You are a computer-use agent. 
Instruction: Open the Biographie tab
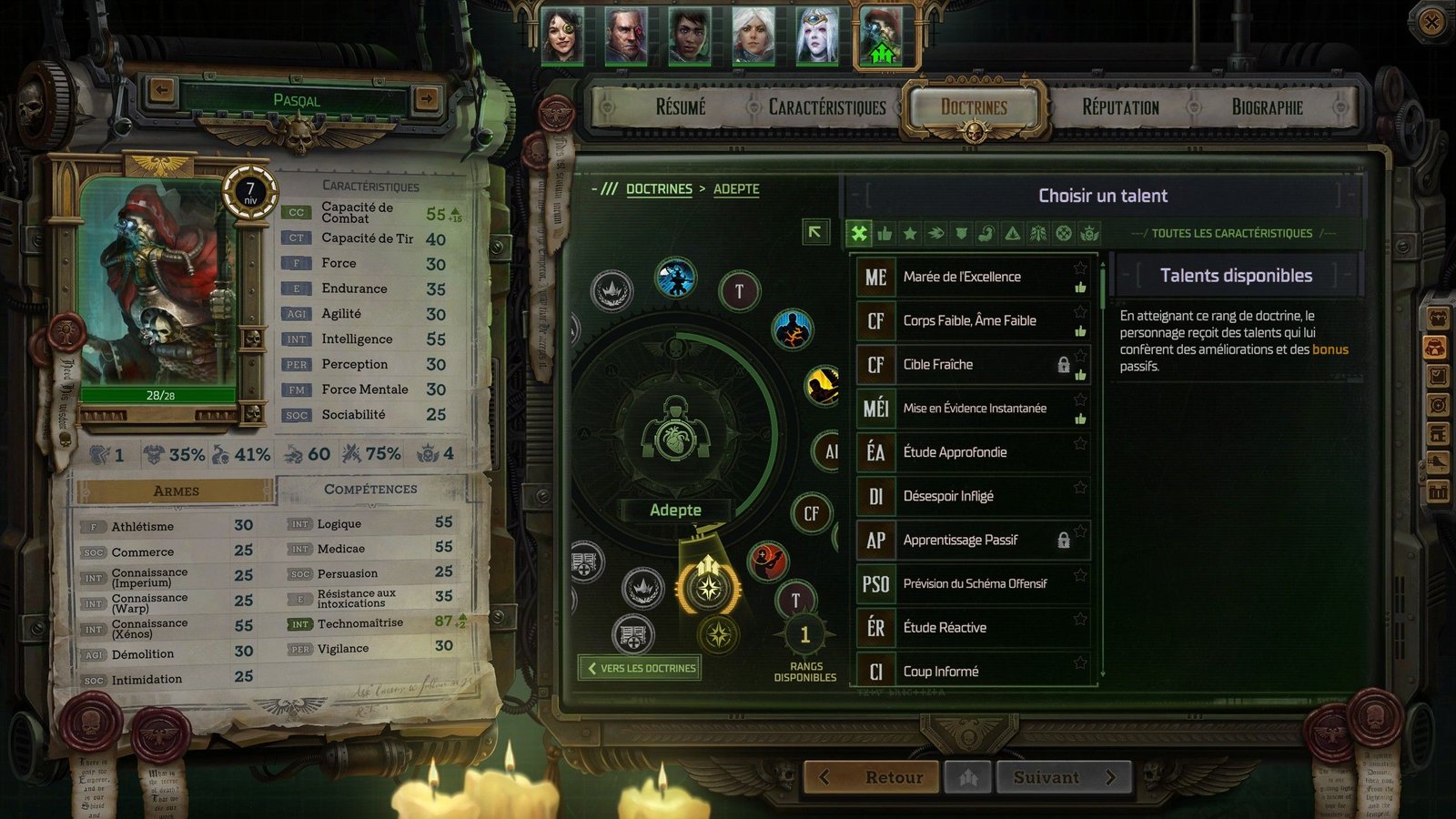pyautogui.click(x=1267, y=107)
